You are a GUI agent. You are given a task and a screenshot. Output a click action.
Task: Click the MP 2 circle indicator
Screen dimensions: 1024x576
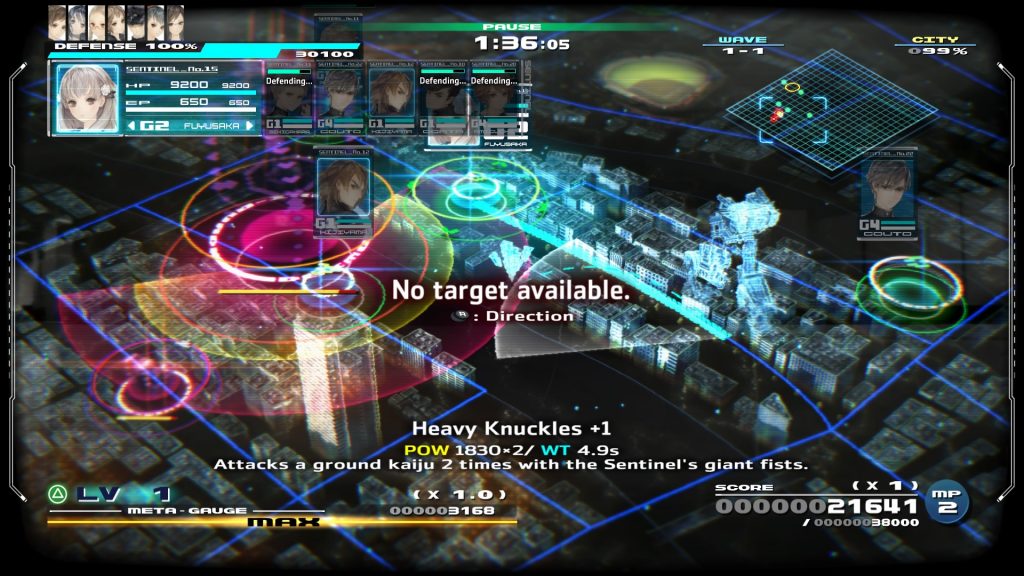pos(947,501)
